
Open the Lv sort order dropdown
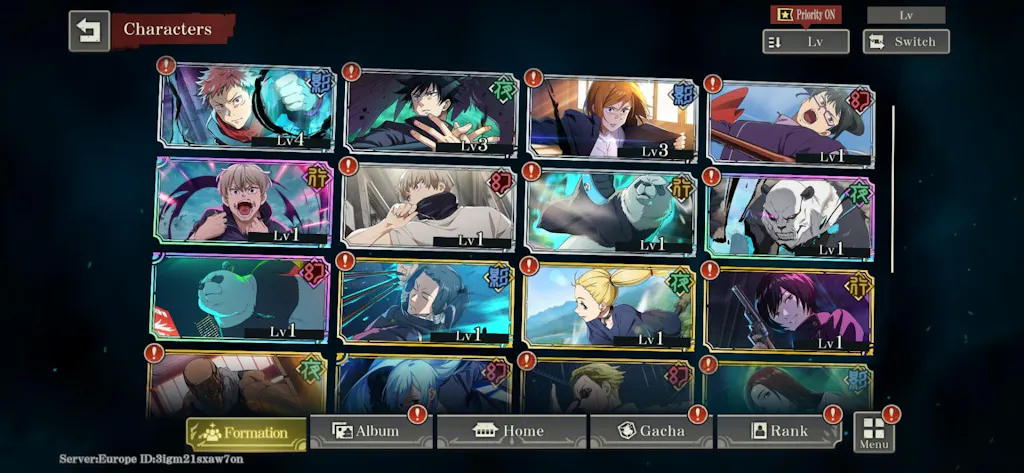(805, 42)
